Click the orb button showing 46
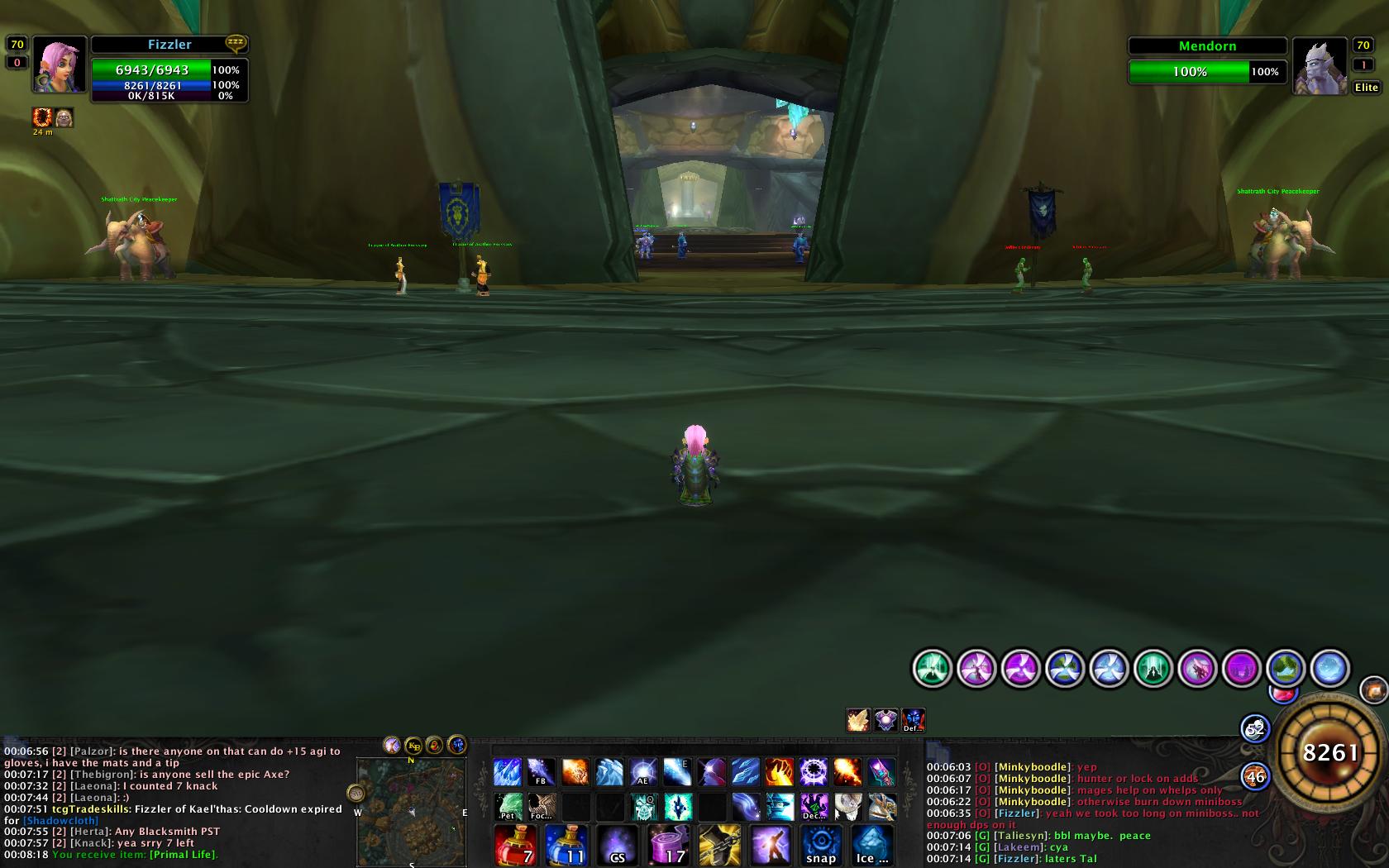1389x868 pixels. pyautogui.click(x=1255, y=776)
